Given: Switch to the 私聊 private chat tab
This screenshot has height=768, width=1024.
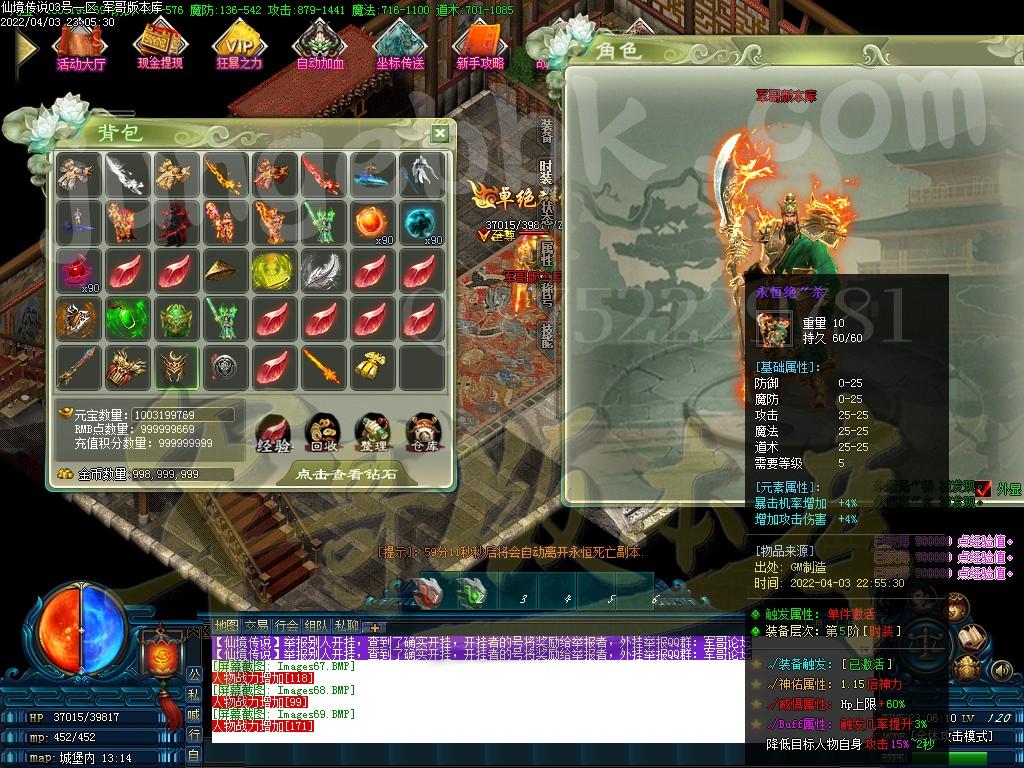Looking at the screenshot, I should (347, 626).
